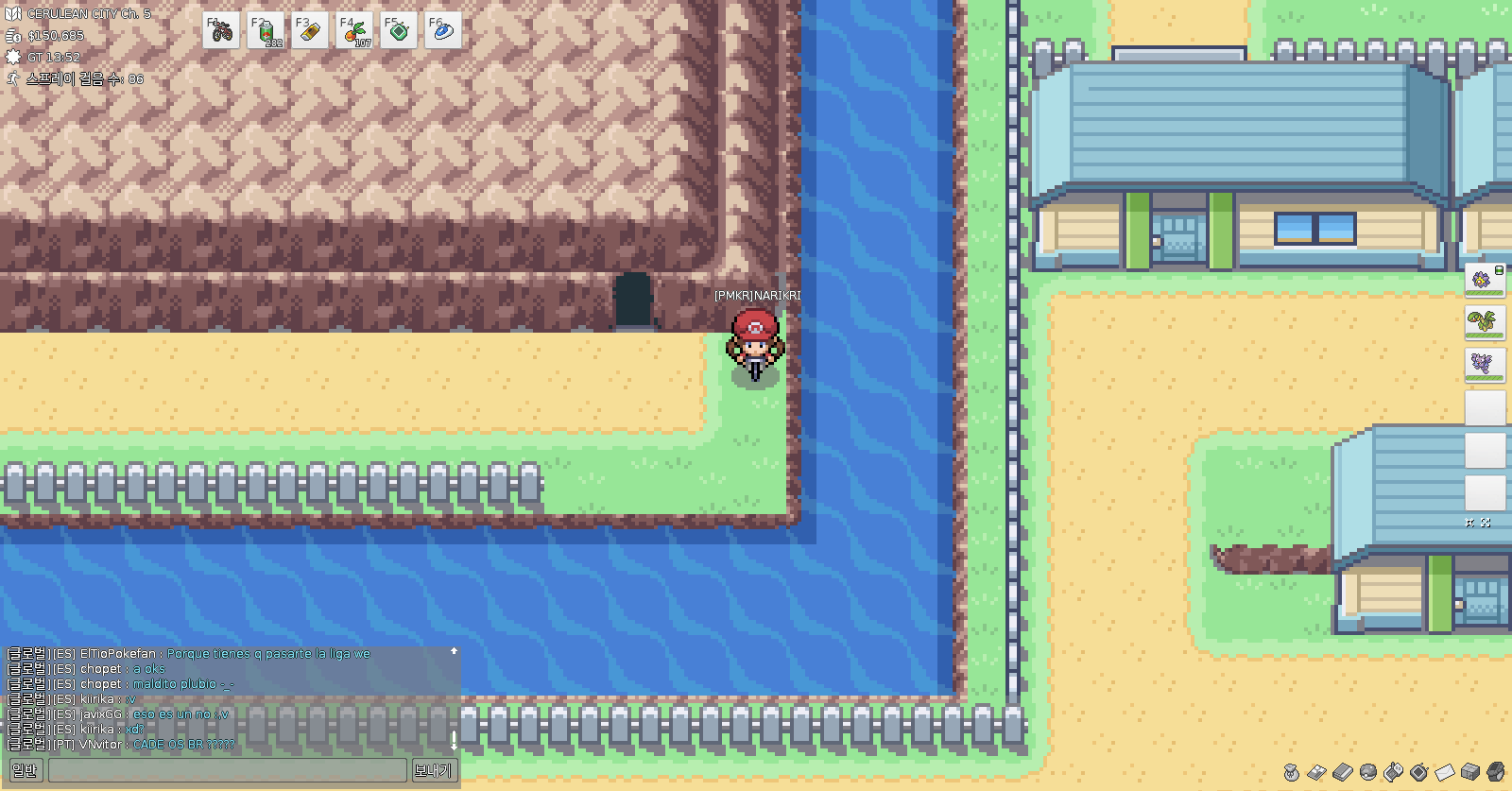The height and width of the screenshot is (791, 1512).
Task: Activate the green device in the F5 slot
Action: coord(399,31)
